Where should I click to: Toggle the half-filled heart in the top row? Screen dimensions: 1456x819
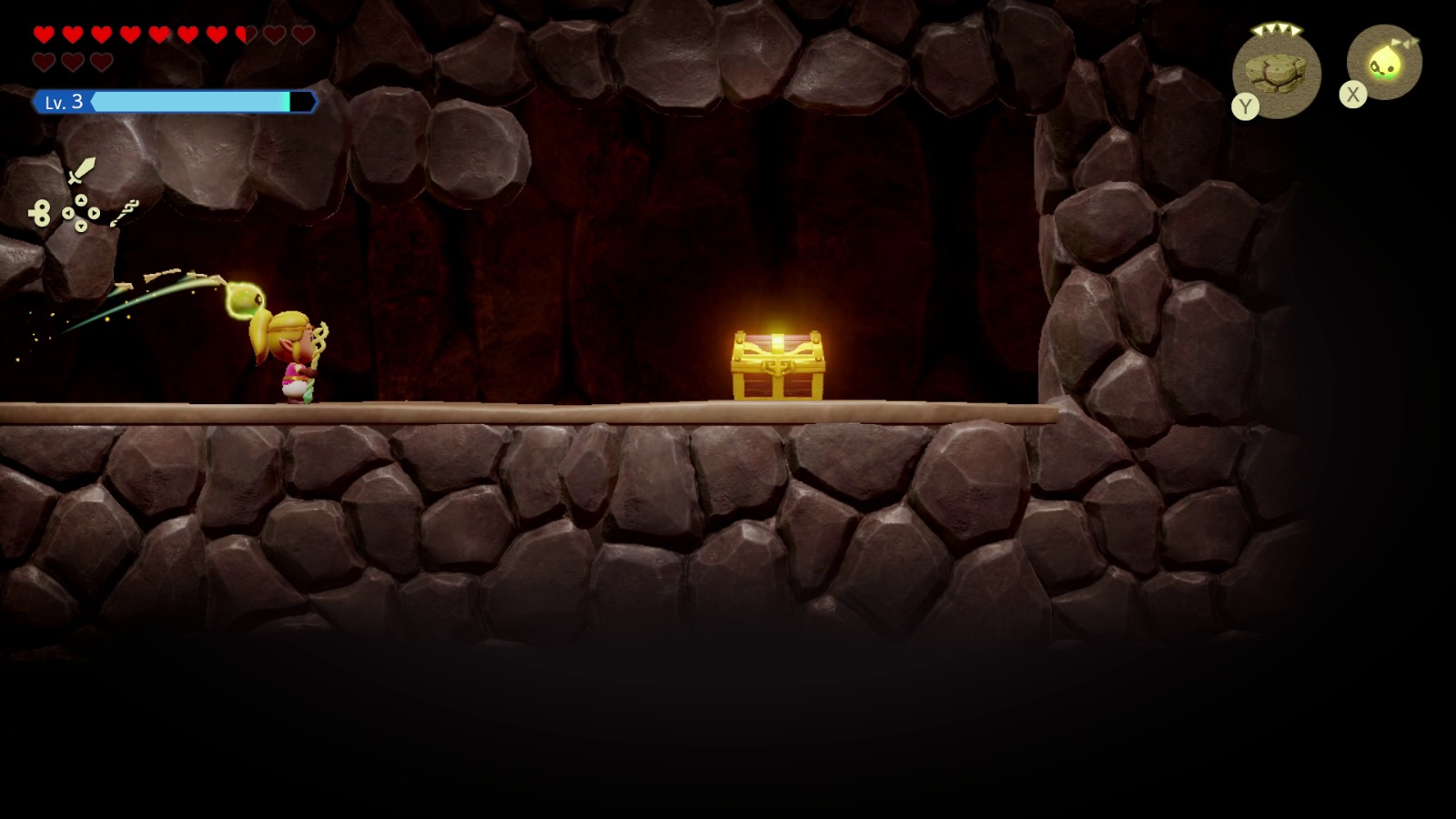[244, 33]
